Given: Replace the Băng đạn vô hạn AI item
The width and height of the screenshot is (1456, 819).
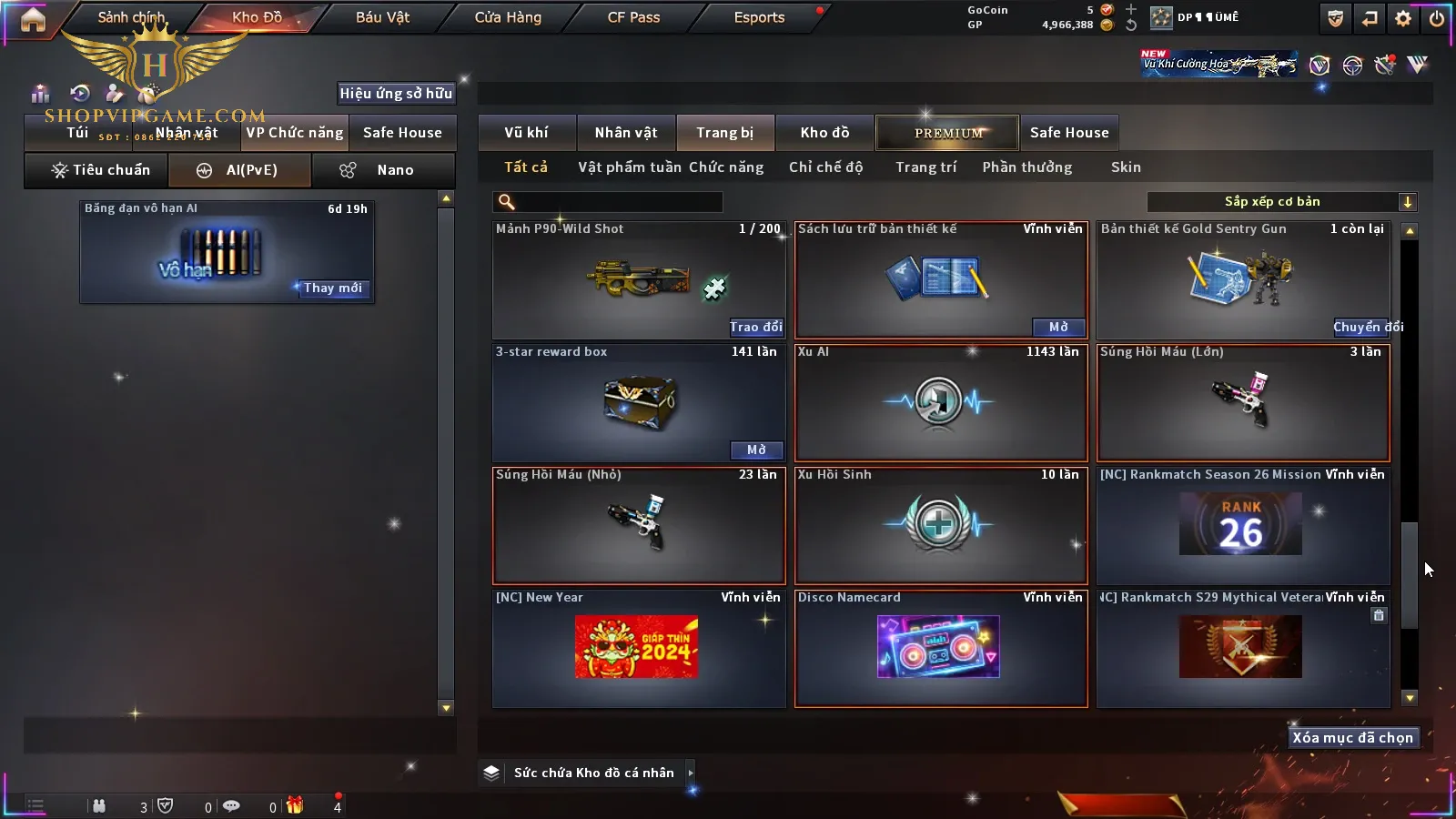Looking at the screenshot, I should [x=332, y=288].
